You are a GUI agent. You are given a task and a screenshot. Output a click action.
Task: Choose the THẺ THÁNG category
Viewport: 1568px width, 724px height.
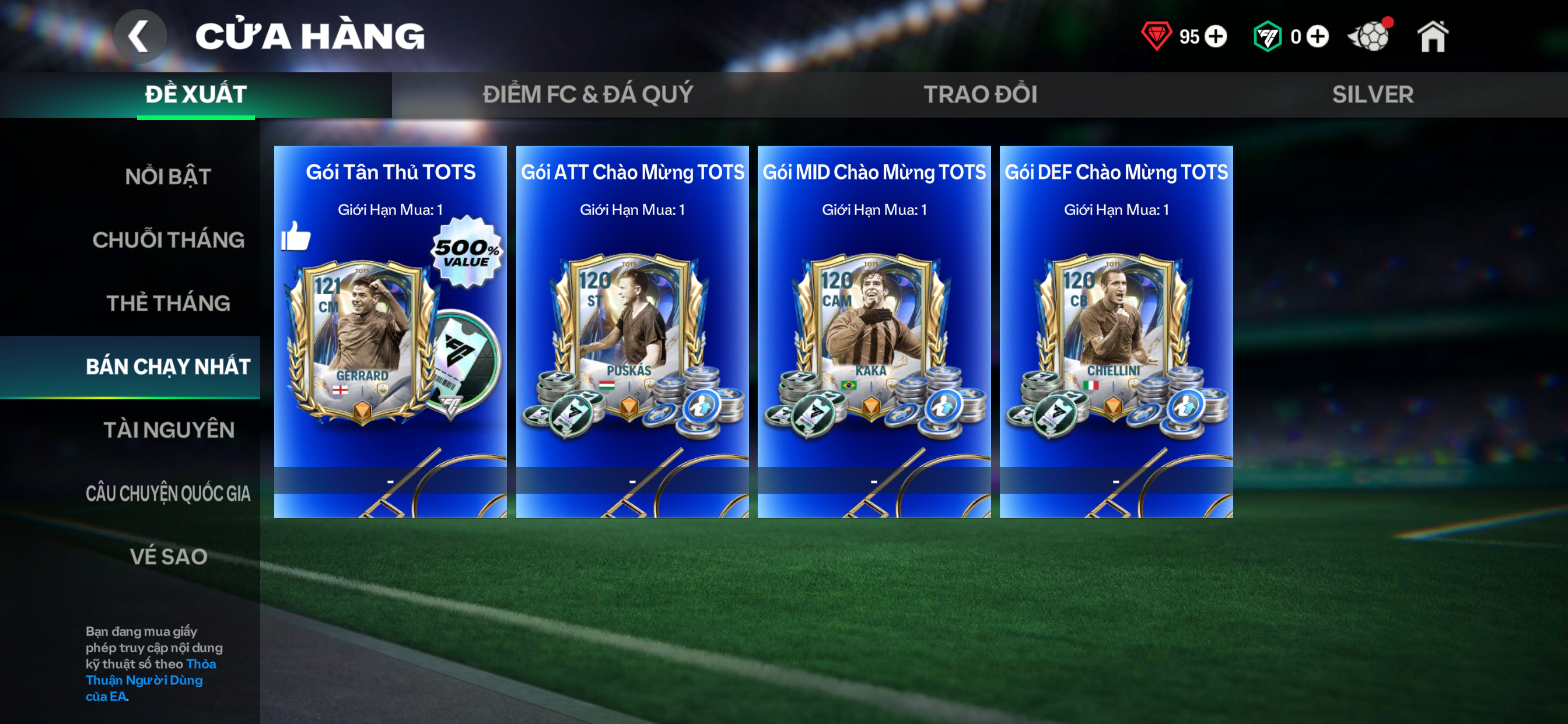(x=168, y=303)
